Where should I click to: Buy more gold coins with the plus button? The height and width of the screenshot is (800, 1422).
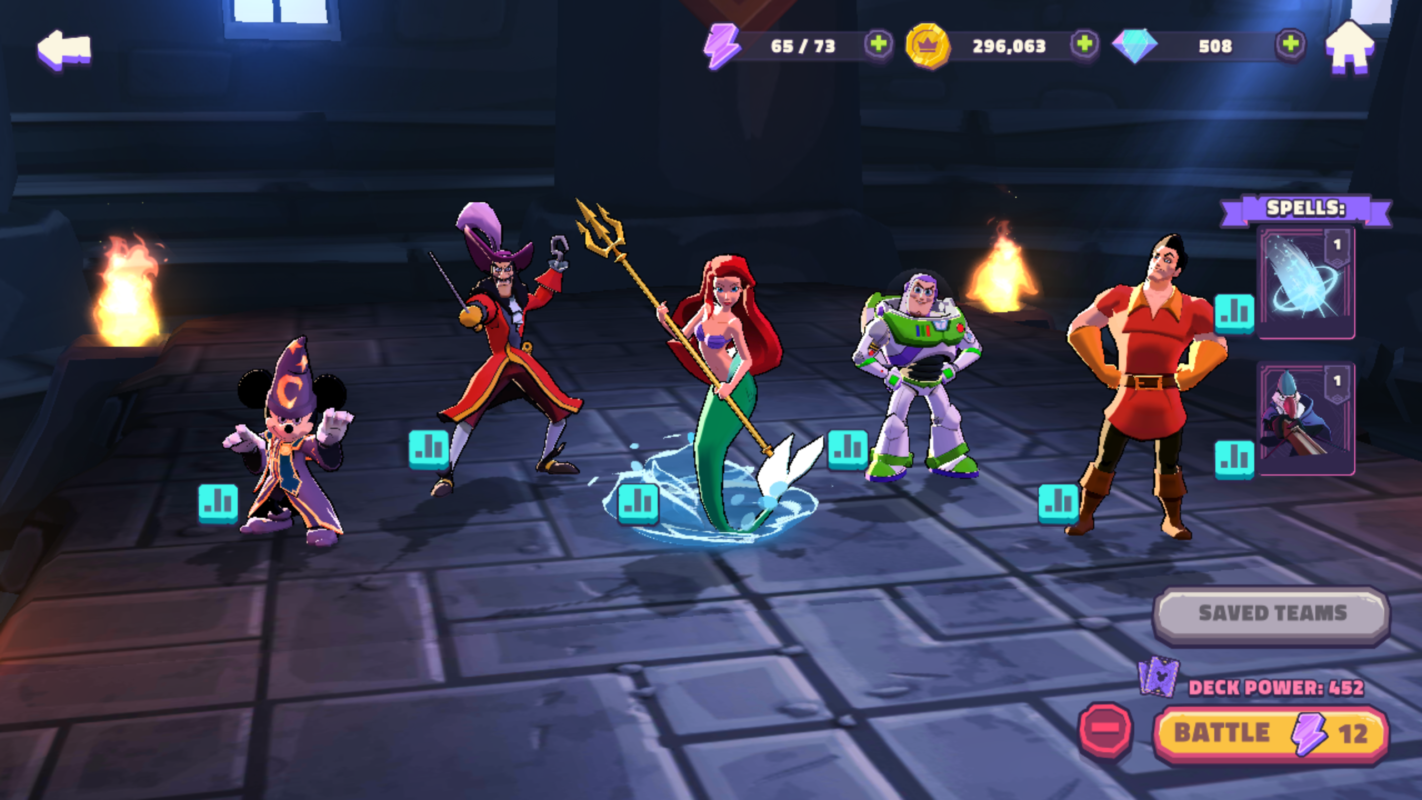coord(1084,45)
